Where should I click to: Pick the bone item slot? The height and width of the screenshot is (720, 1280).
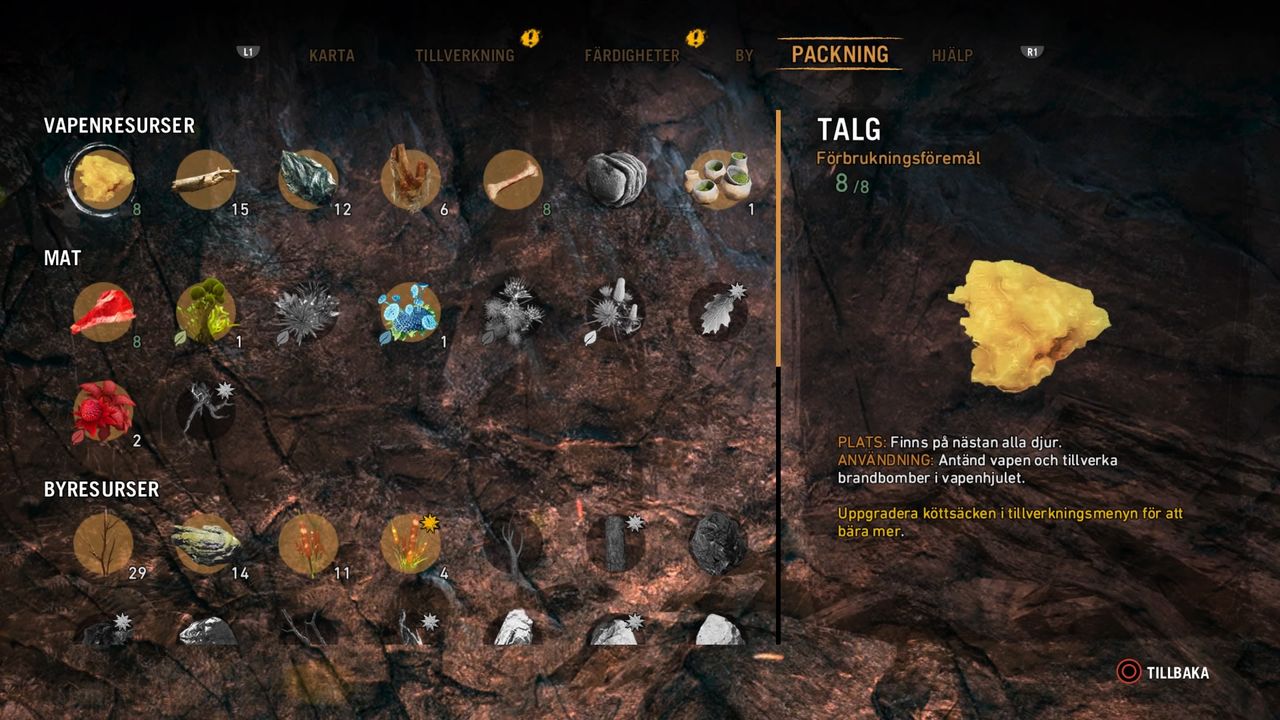[513, 180]
